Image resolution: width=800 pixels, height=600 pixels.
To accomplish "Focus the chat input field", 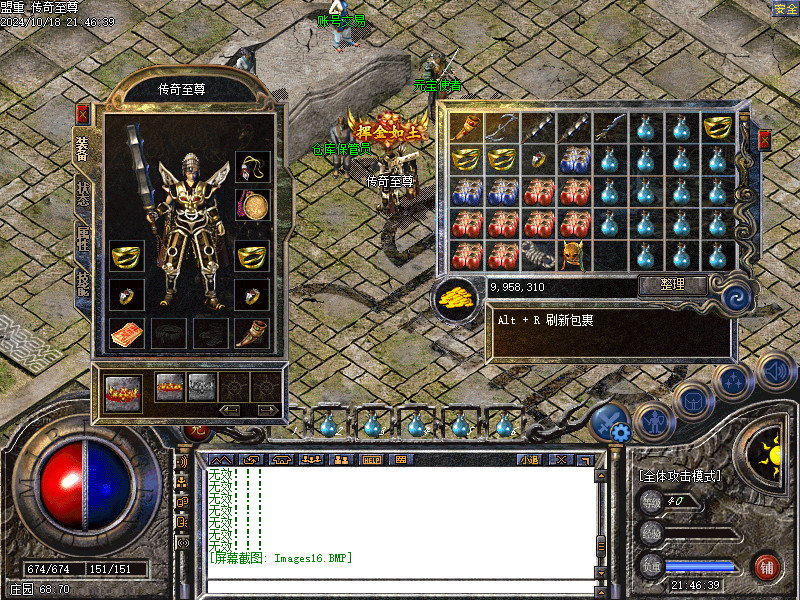I will [x=400, y=583].
